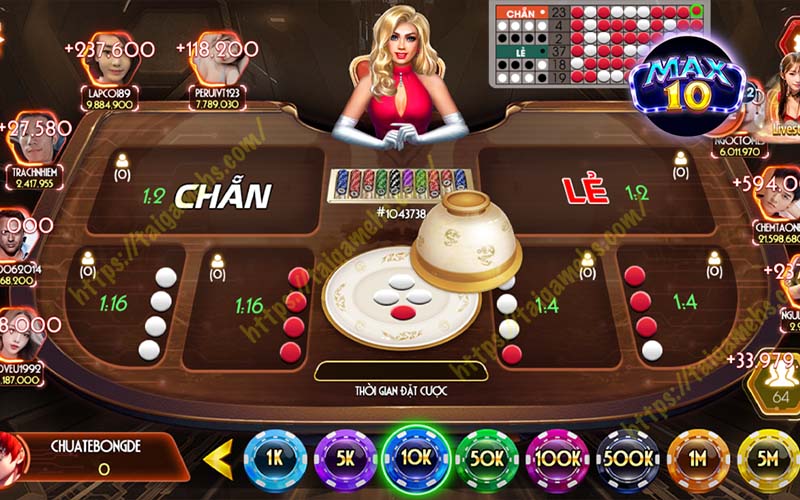Pick the 500K black chip
The width and height of the screenshot is (800, 500).
pos(628,459)
